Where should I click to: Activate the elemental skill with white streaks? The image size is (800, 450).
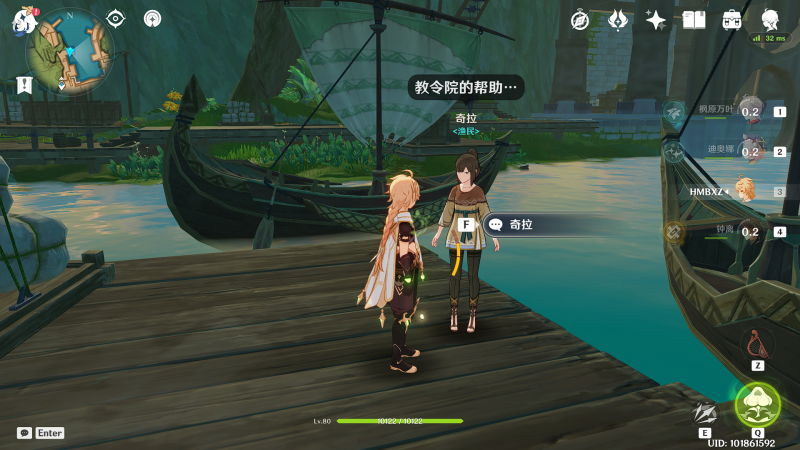click(x=706, y=412)
